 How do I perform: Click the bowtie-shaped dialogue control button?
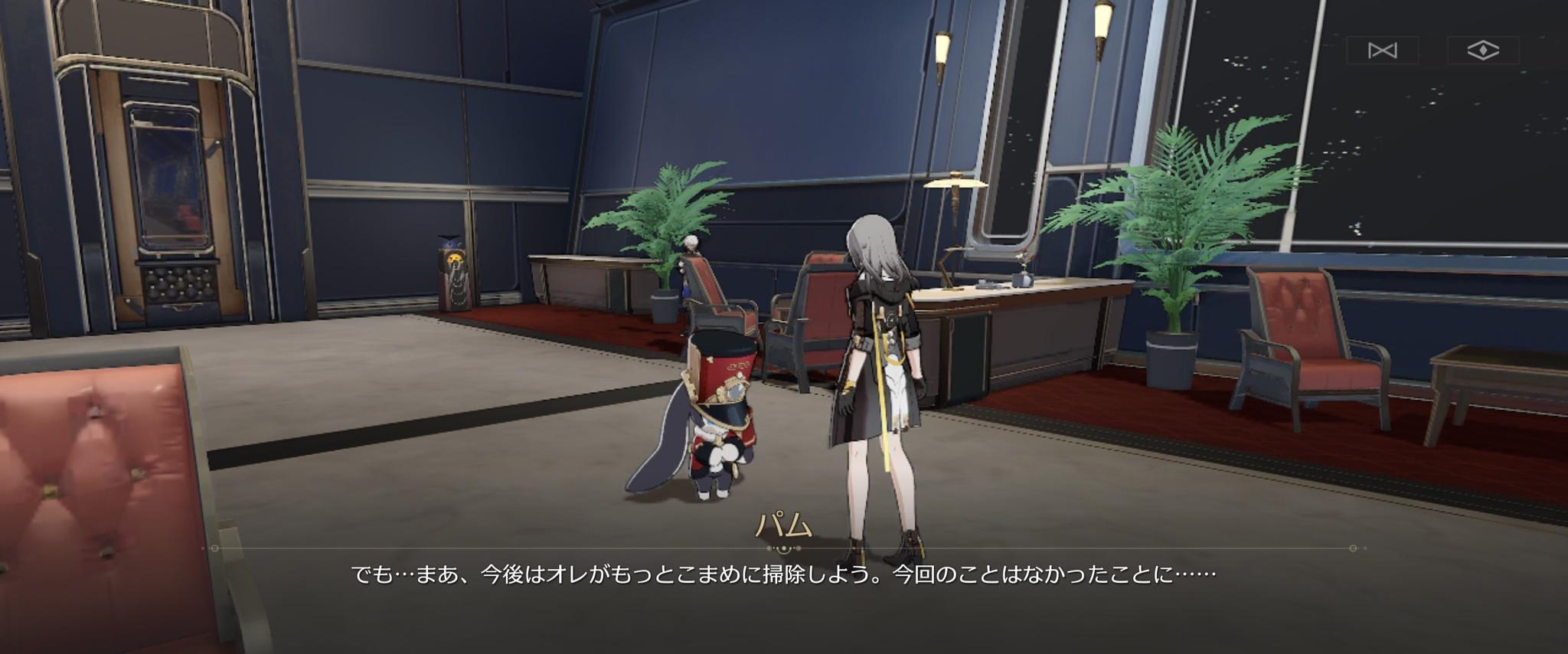pyautogui.click(x=1382, y=51)
